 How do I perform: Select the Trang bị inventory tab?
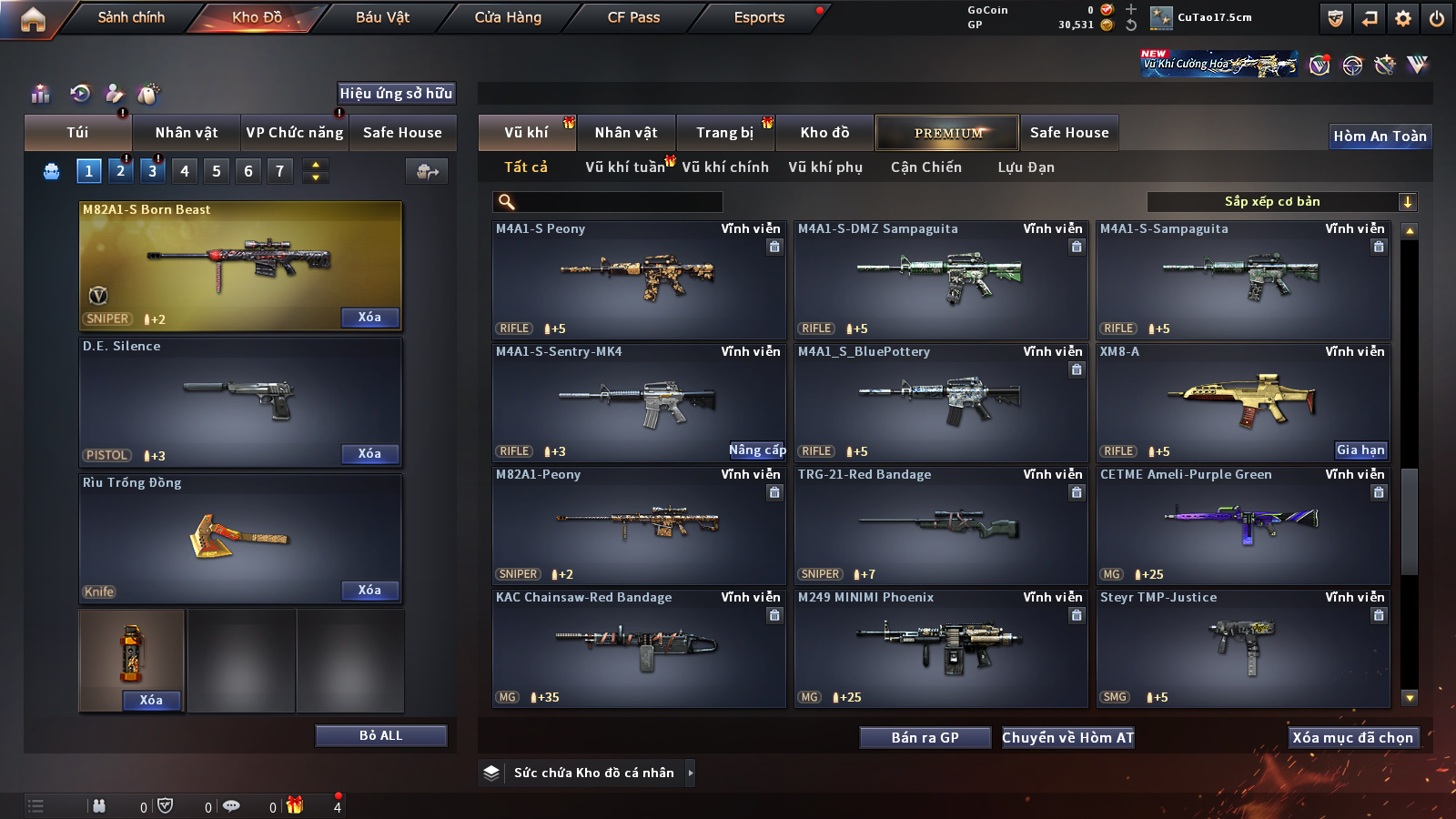724,133
